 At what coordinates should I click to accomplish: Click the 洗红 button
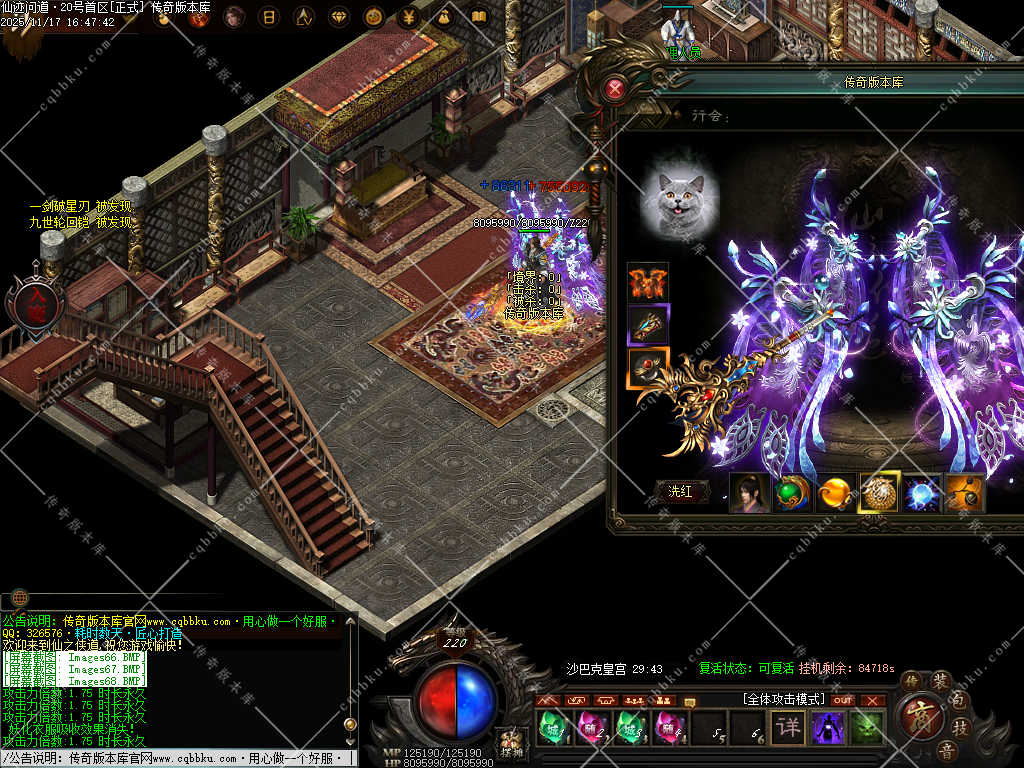pos(680,491)
